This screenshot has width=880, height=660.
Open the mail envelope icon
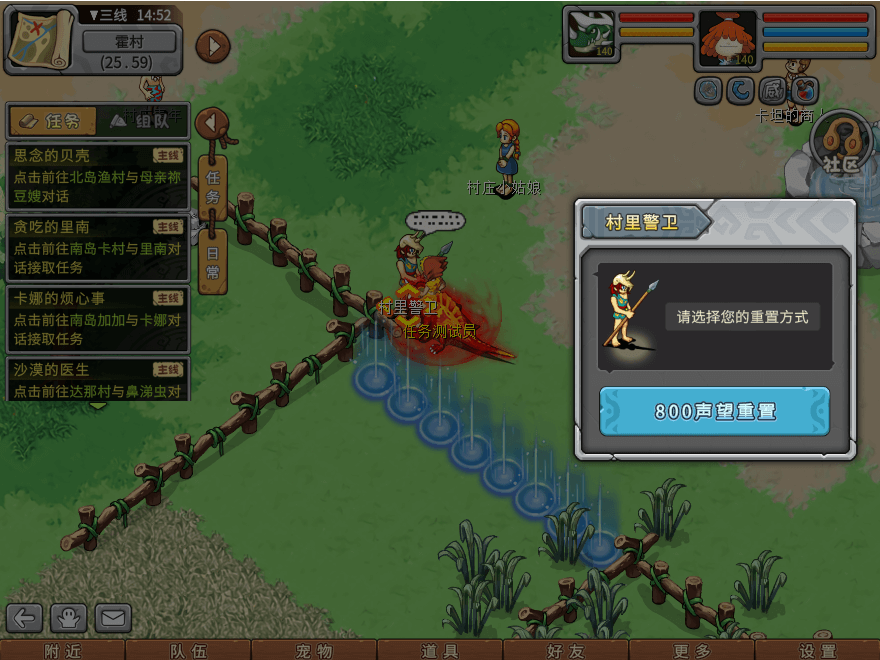(x=113, y=618)
